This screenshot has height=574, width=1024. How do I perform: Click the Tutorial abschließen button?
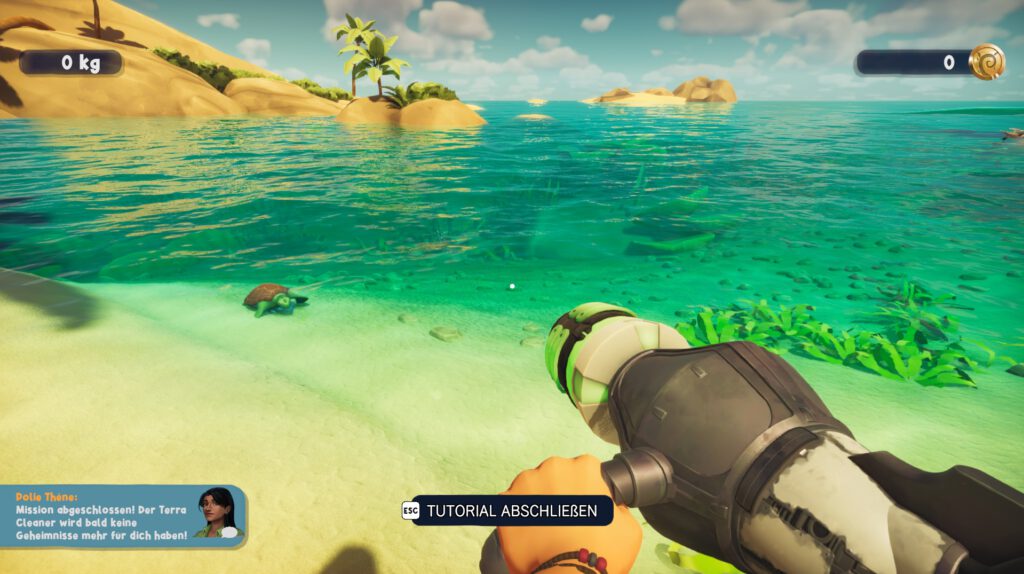[511, 511]
